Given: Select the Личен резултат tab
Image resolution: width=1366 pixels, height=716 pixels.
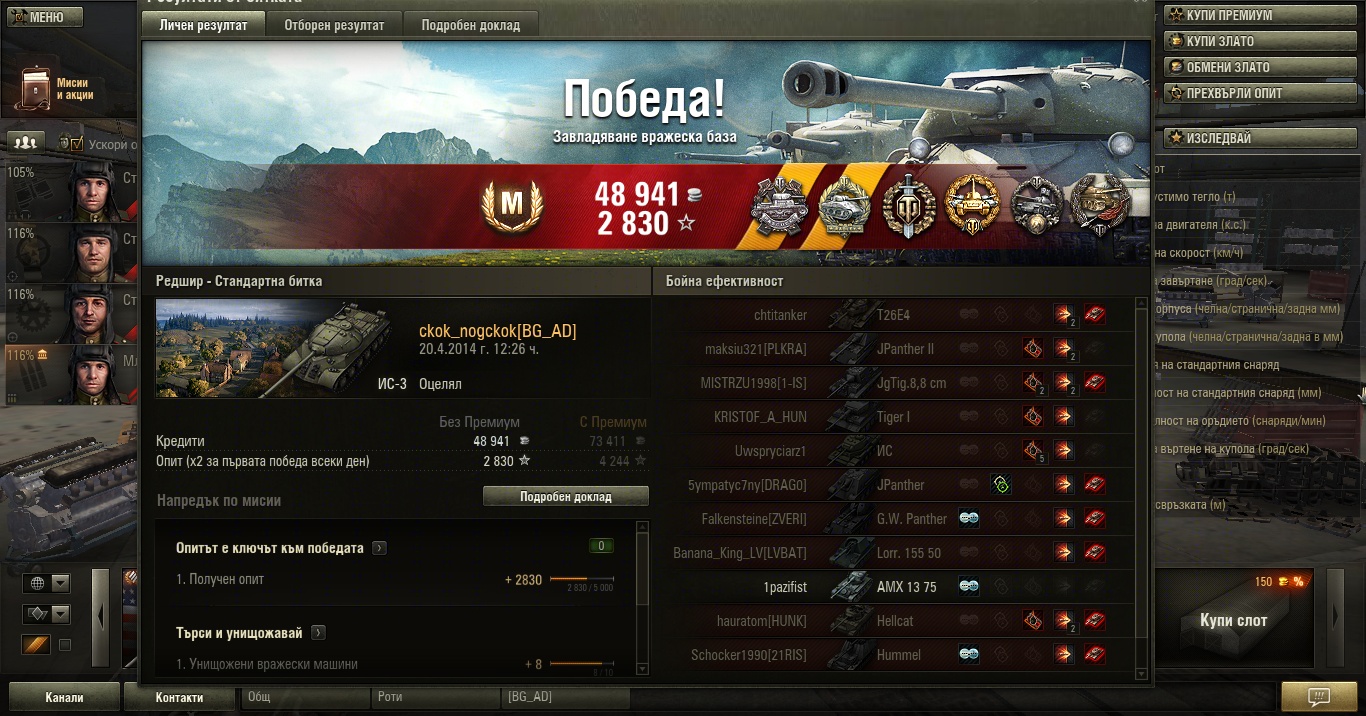Looking at the screenshot, I should click(203, 25).
